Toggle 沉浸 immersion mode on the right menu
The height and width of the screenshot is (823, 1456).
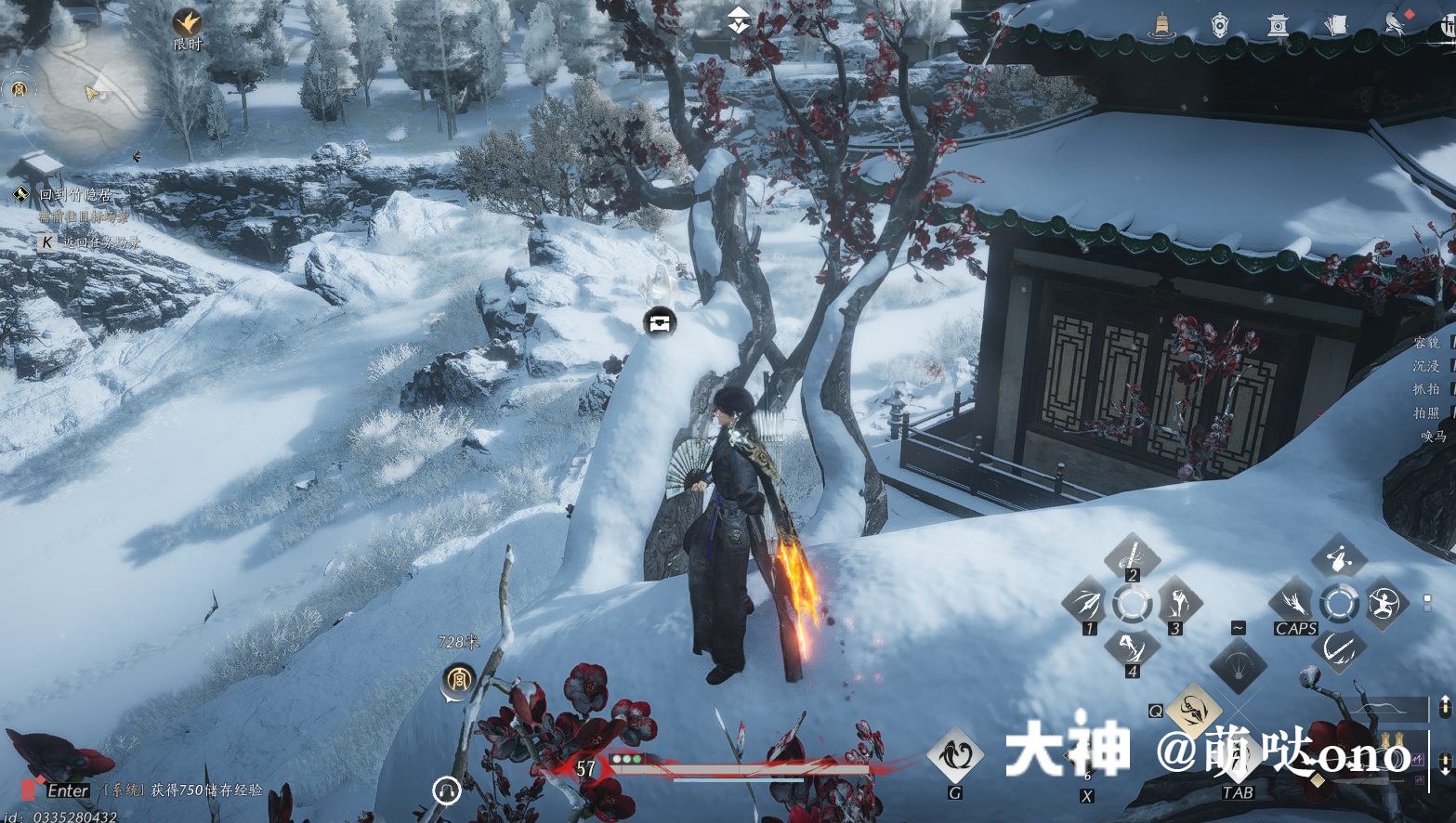pyautogui.click(x=1427, y=365)
